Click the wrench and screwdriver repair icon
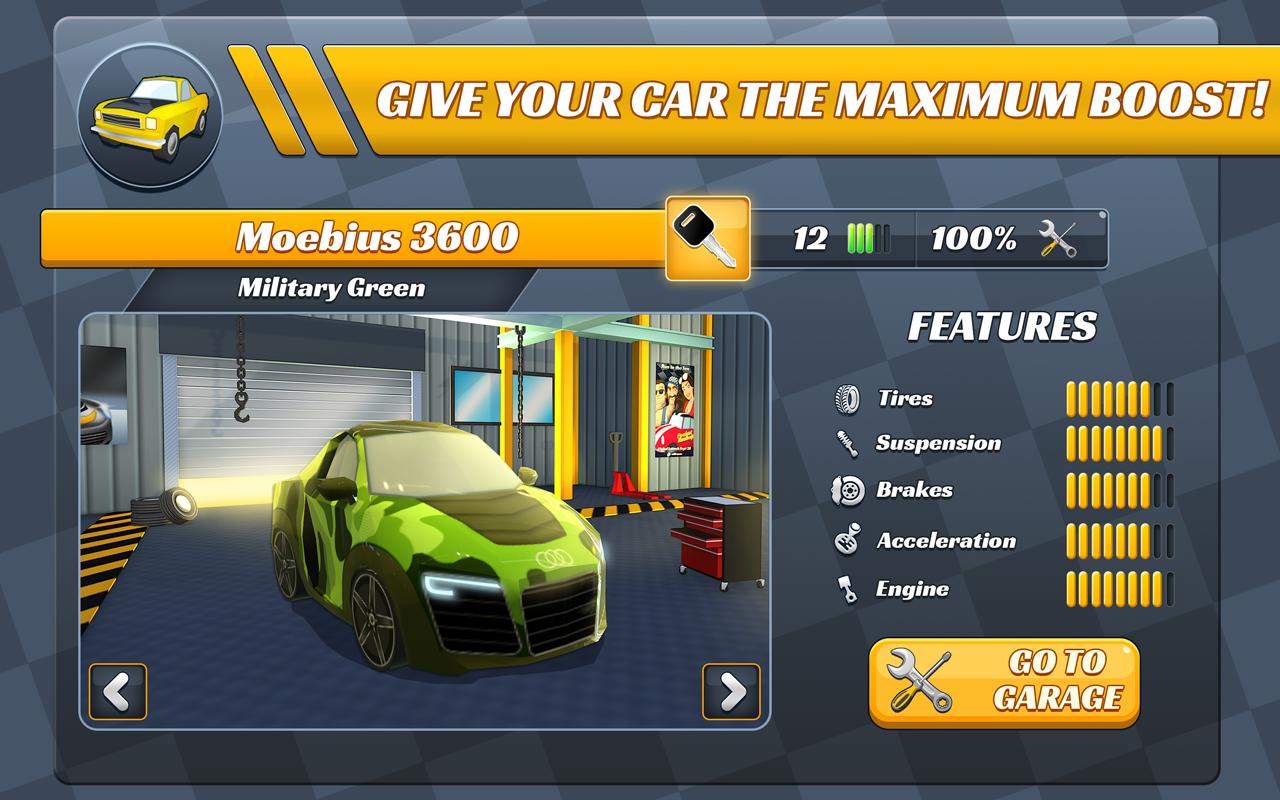 (1057, 239)
